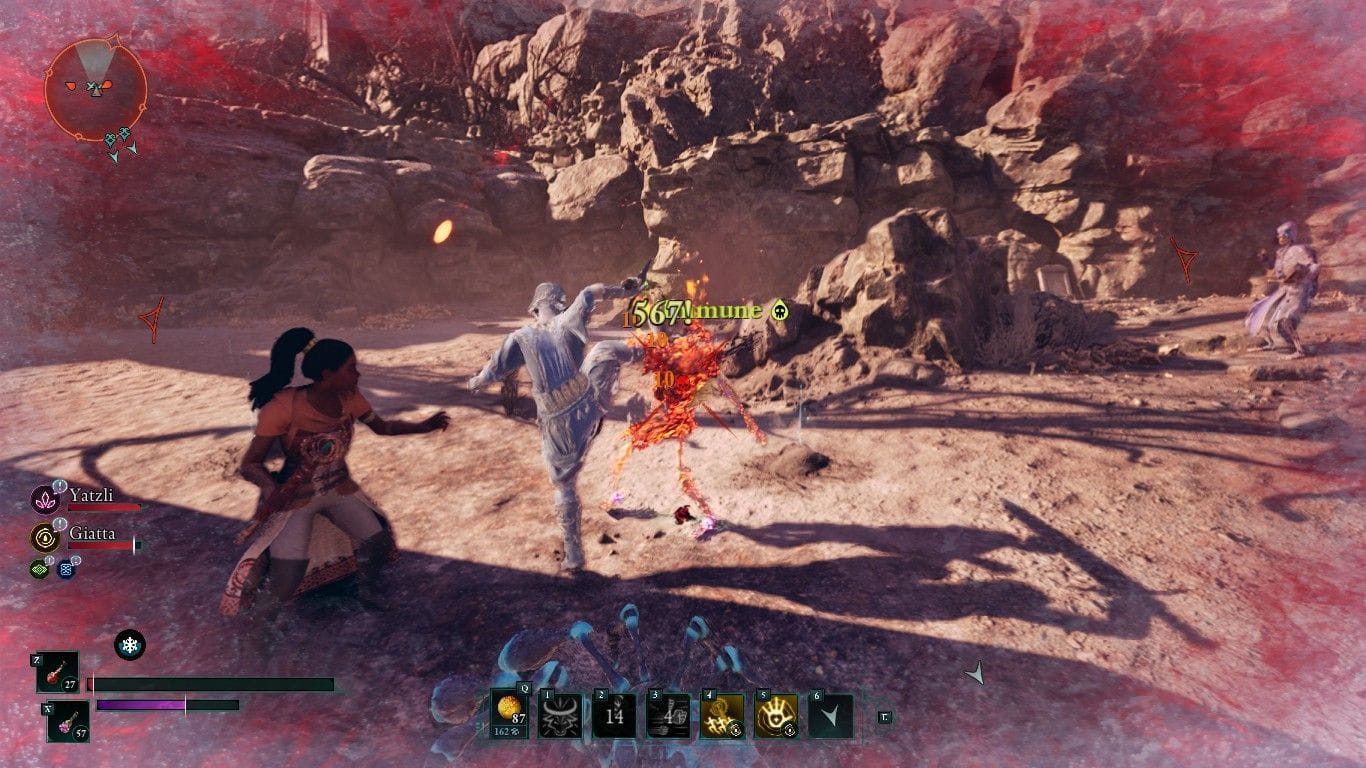Toggle Yatzli's exclamation alert bubble
The height and width of the screenshot is (768, 1366).
(59, 488)
